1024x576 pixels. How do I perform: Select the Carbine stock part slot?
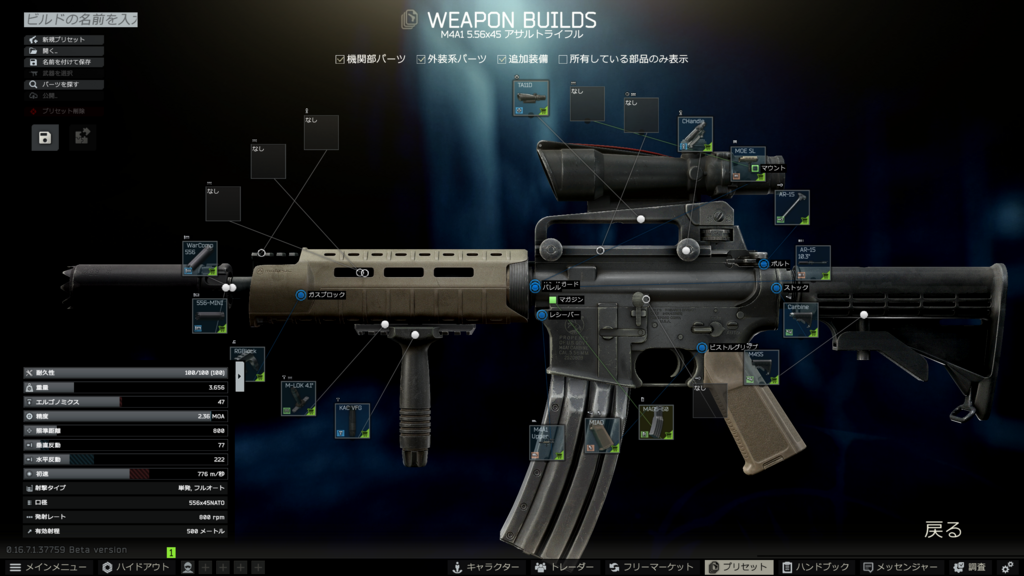coord(800,320)
